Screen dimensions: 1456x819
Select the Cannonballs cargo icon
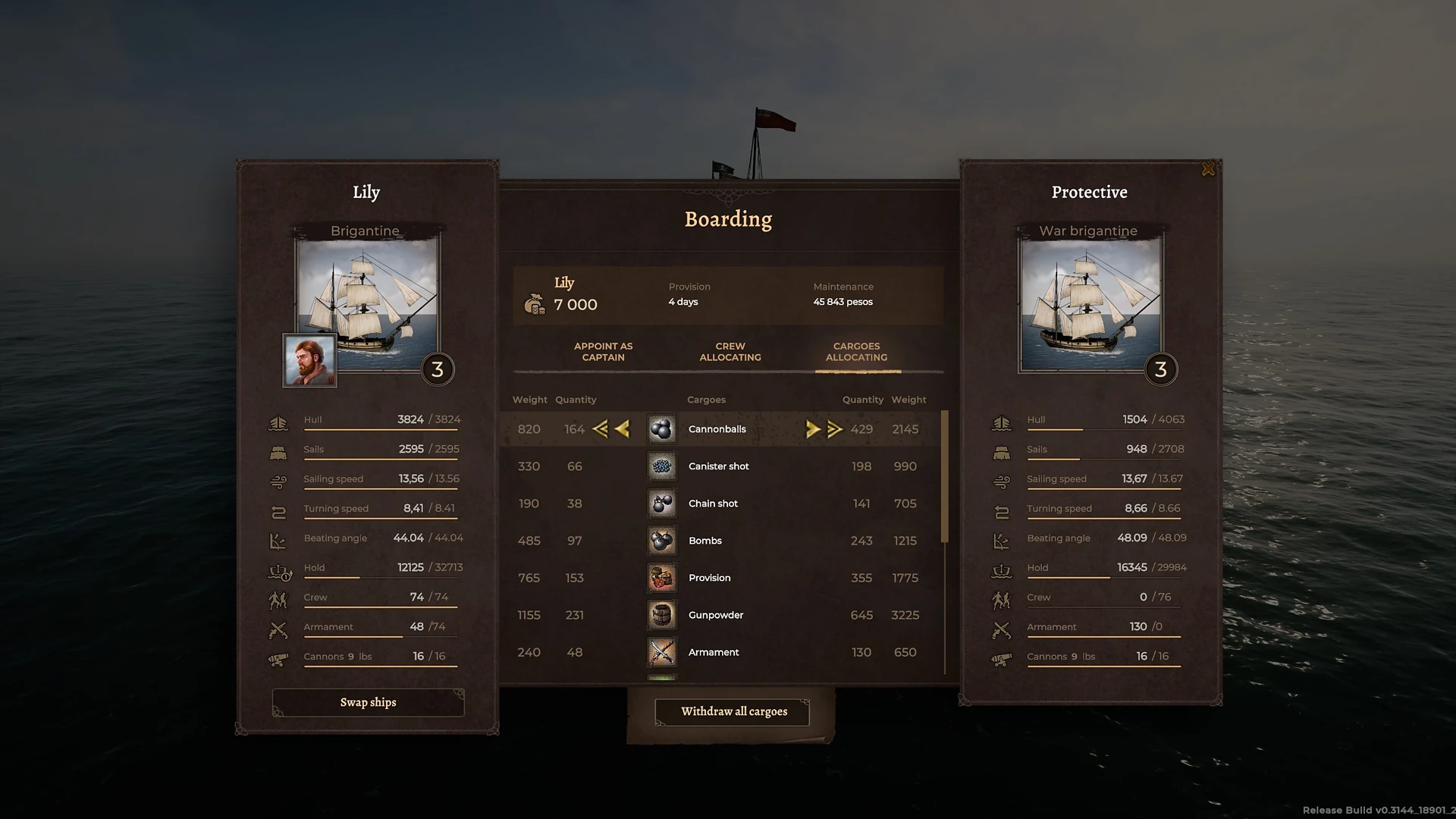[661, 428]
